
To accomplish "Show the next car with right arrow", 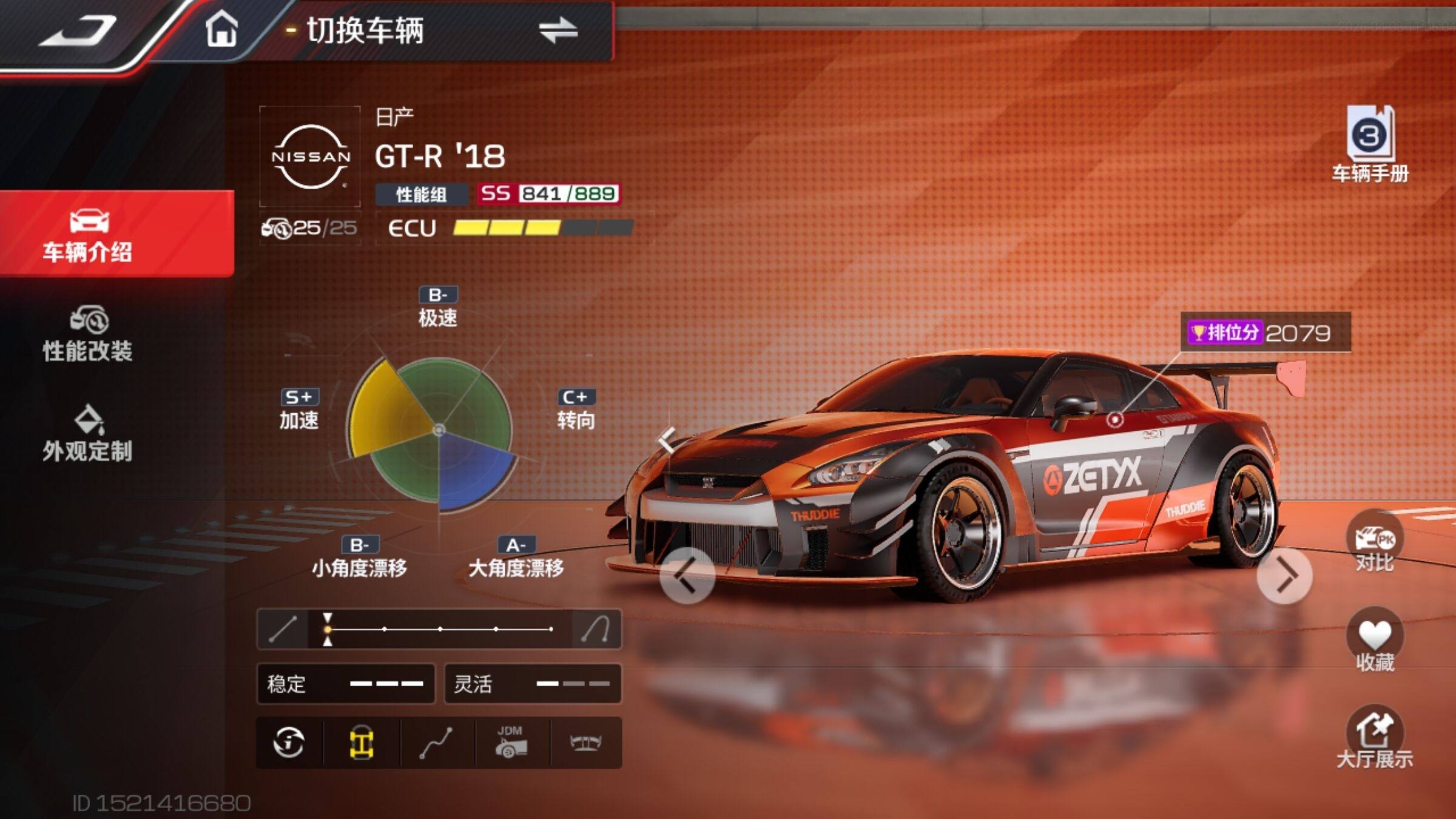I will 1284,575.
